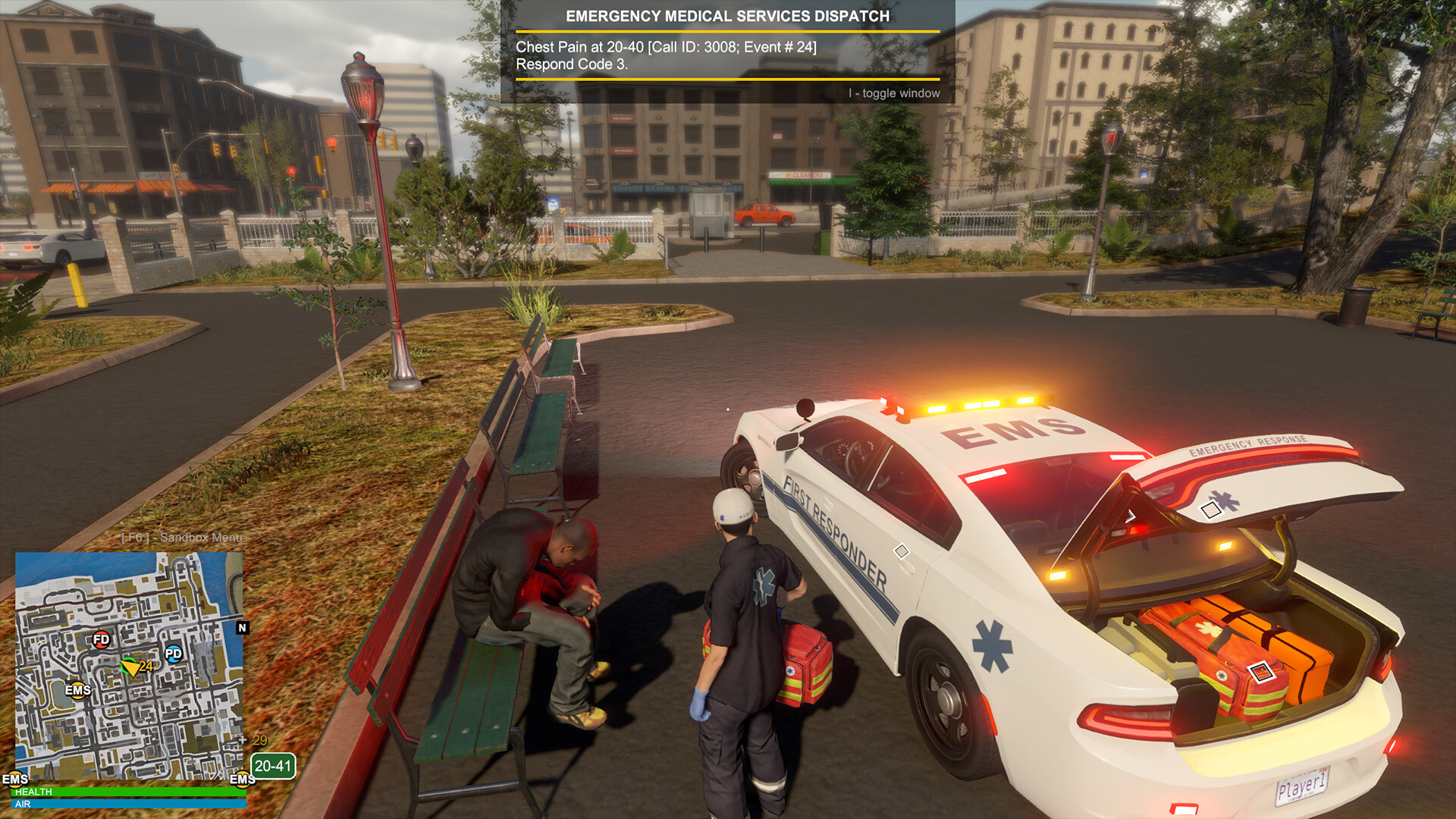Select the PD station icon on the minimap
The height and width of the screenshot is (819, 1456).
pos(173,654)
